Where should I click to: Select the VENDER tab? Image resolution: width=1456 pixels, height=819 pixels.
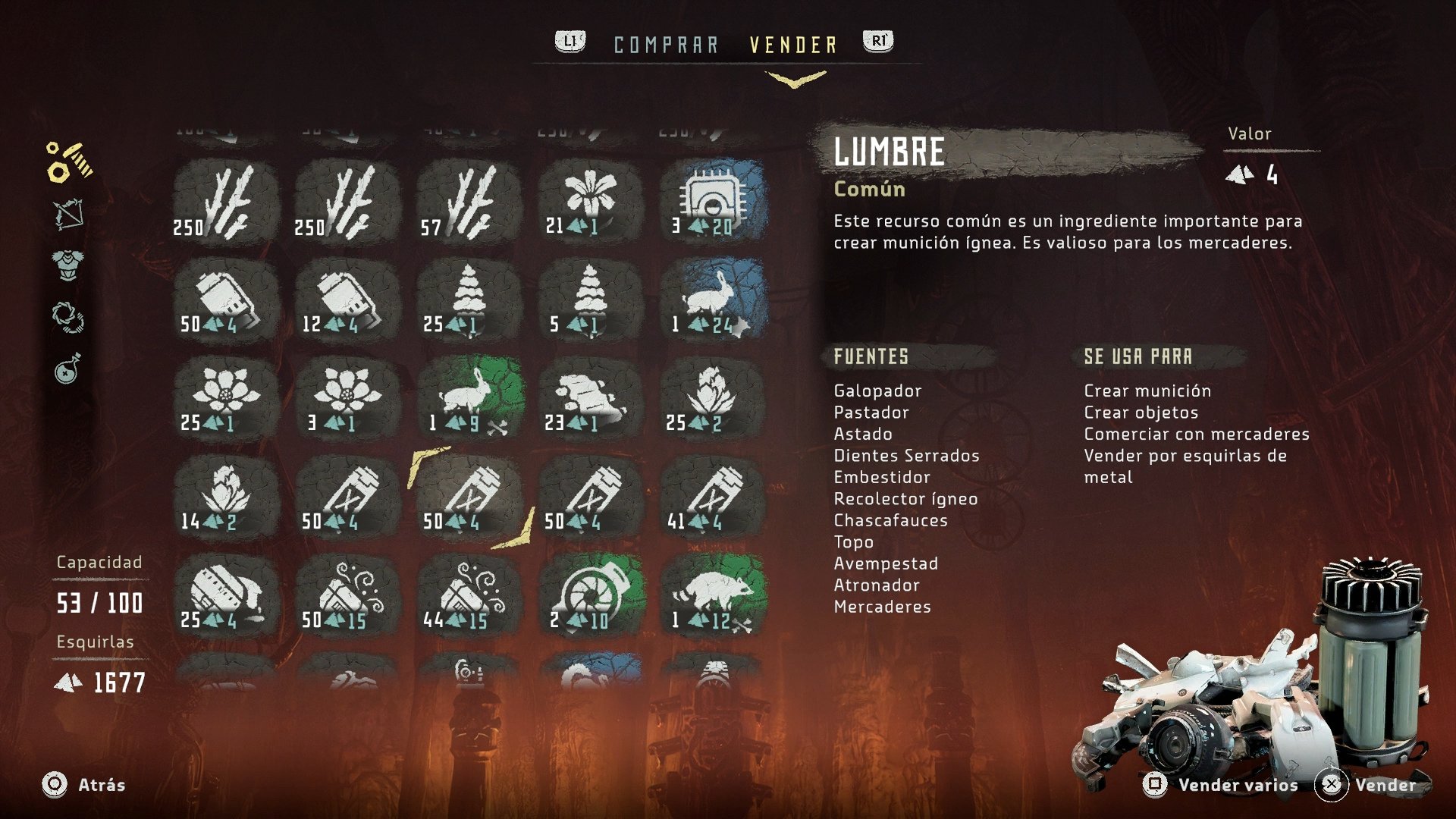792,43
